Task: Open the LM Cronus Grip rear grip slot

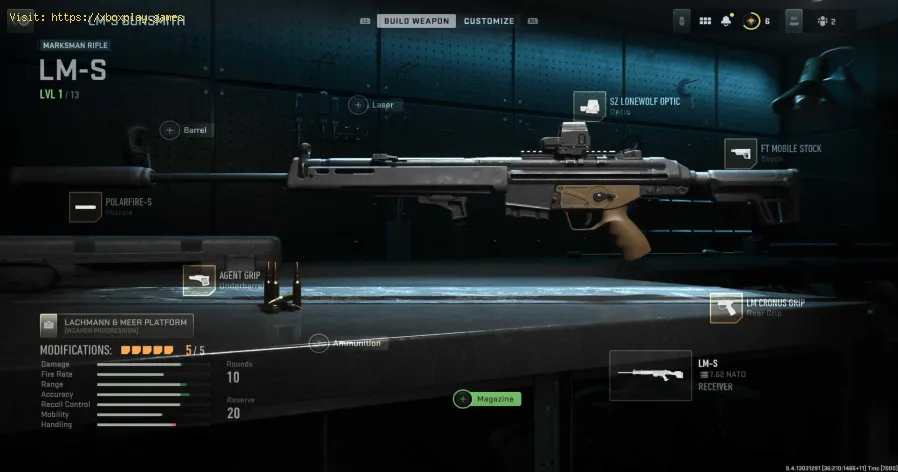Action: (x=726, y=308)
